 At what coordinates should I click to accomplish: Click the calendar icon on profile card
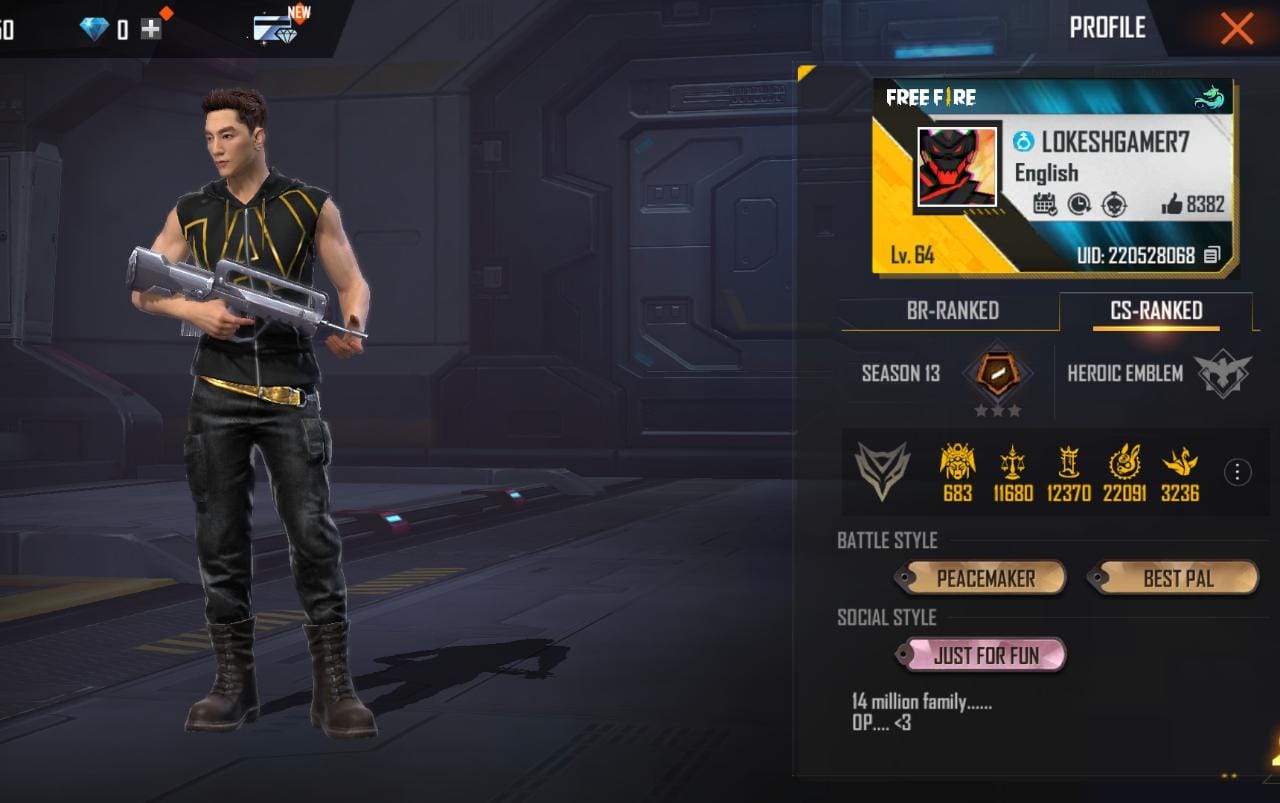[x=1044, y=205]
